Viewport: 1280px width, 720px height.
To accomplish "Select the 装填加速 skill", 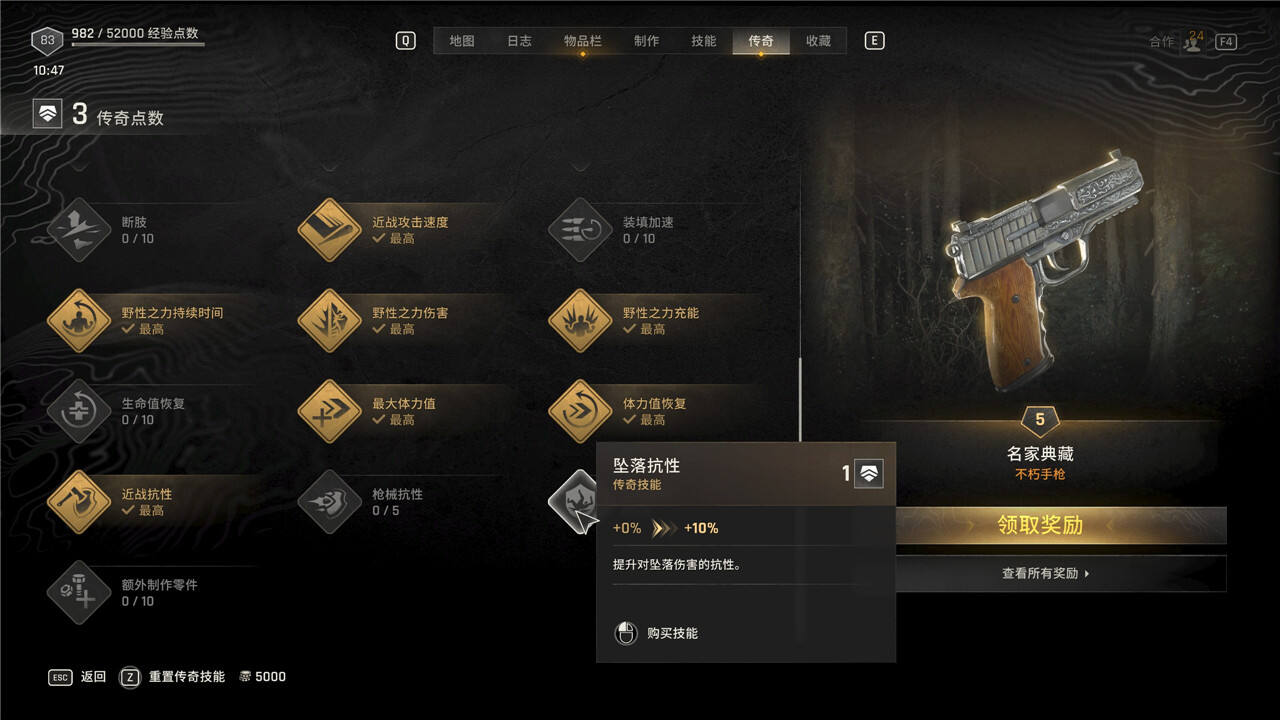I will pos(580,230).
